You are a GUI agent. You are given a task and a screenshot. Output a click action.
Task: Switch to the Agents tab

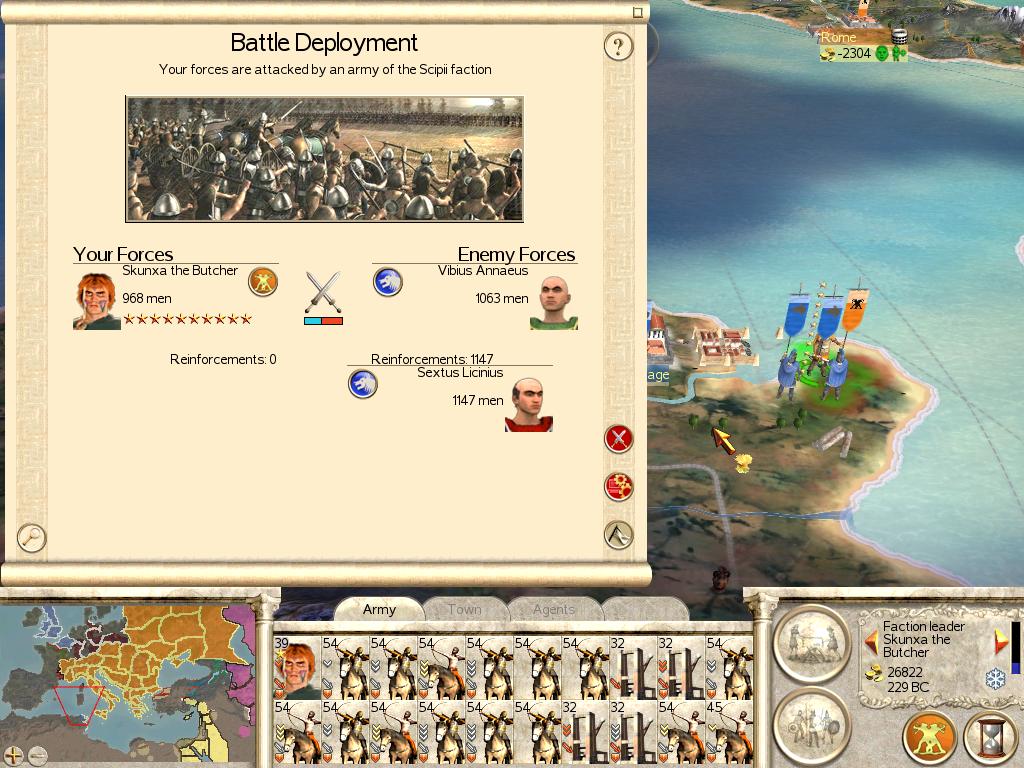(553, 609)
